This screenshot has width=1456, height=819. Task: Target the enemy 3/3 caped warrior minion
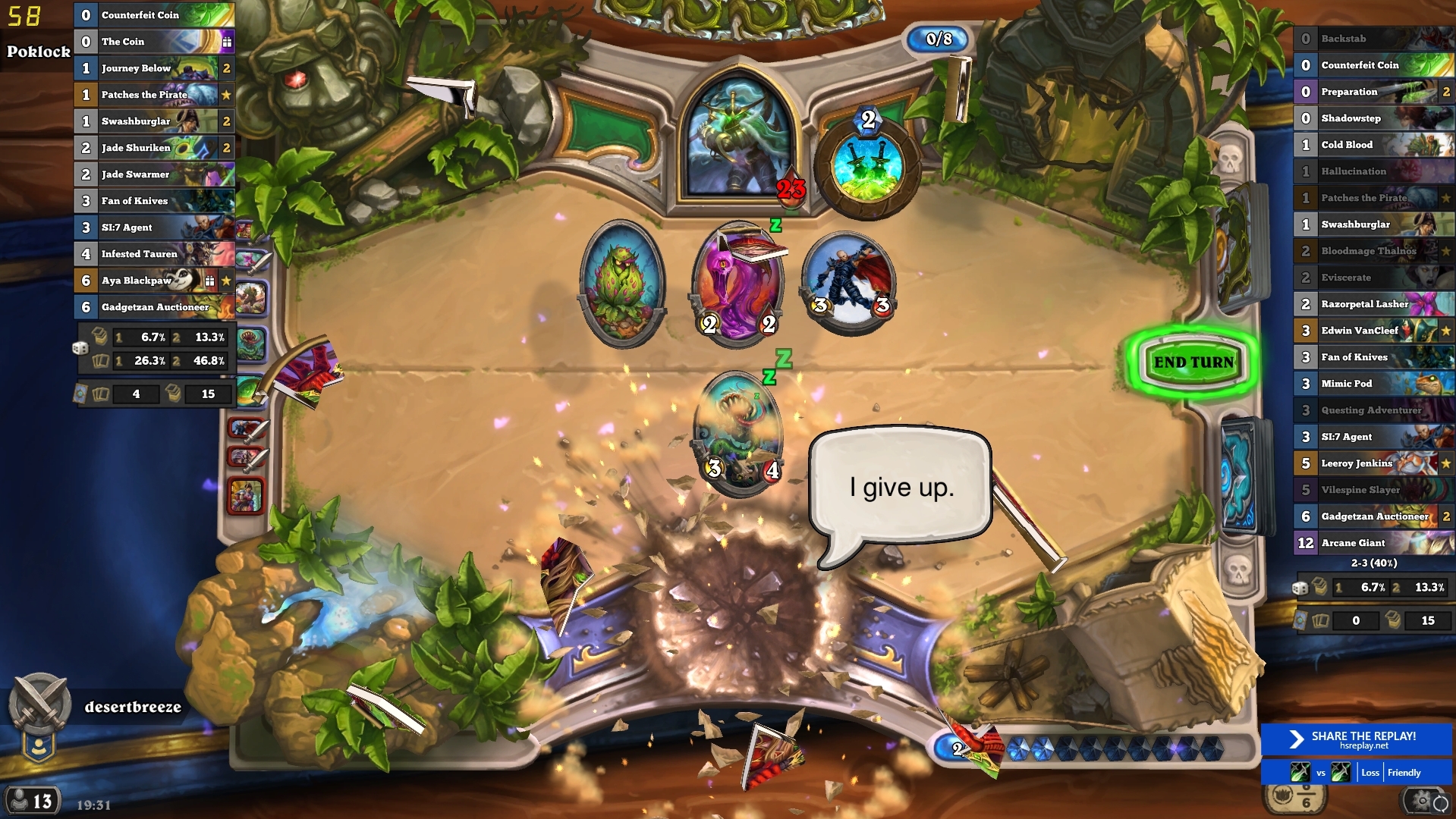point(849,282)
